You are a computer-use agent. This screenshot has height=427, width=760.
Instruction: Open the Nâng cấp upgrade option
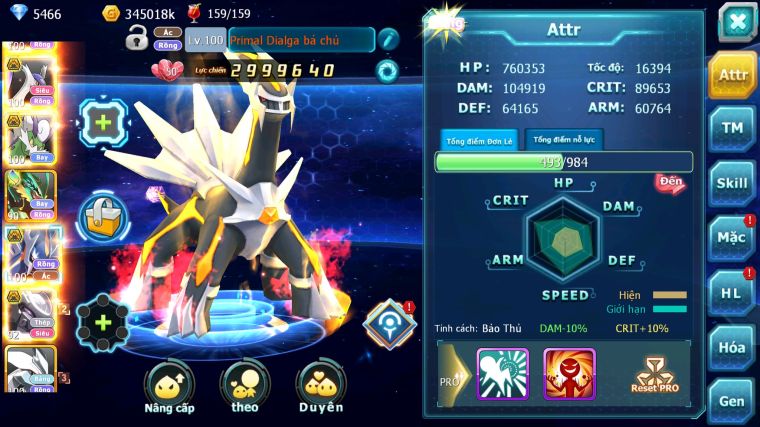coord(169,386)
